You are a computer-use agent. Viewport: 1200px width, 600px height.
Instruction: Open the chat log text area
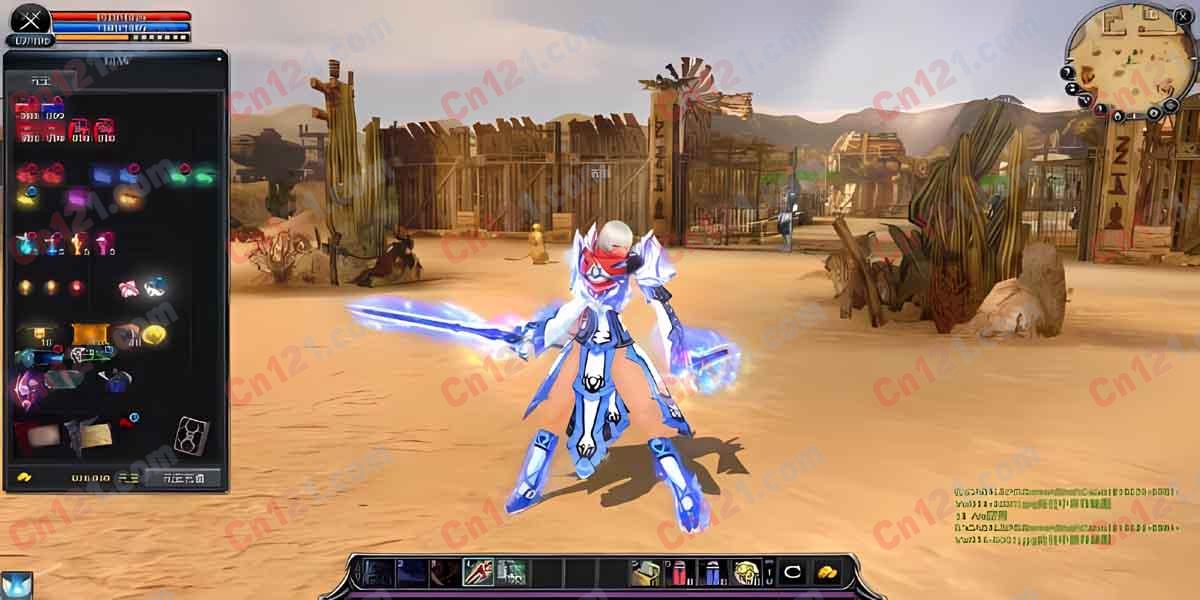coord(1060,516)
